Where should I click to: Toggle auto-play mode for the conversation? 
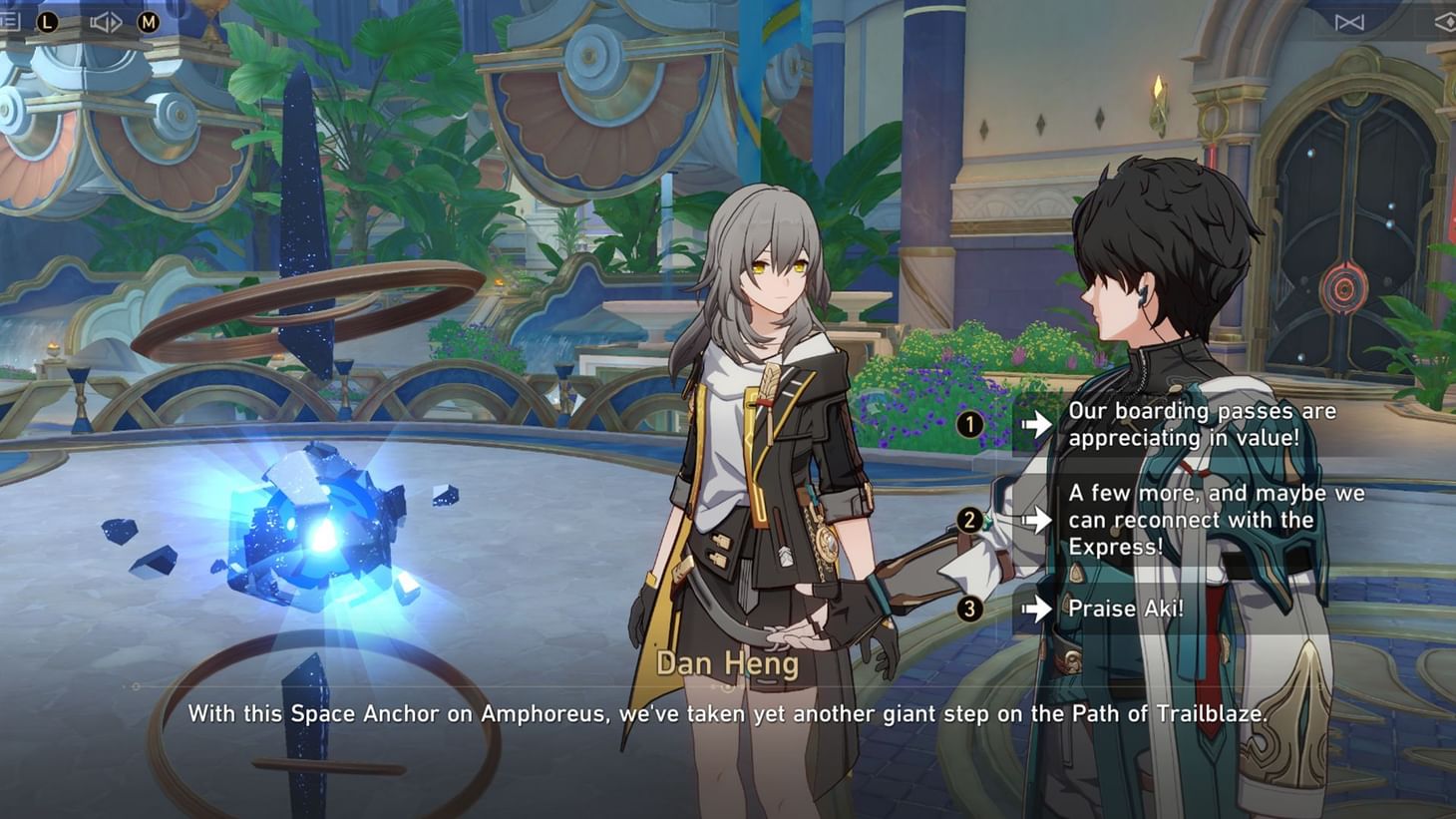click(48, 22)
